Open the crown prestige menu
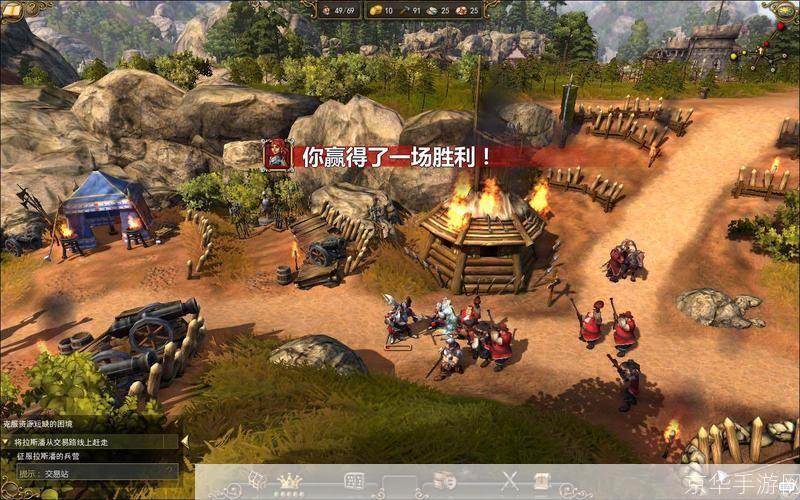This screenshot has width=800, height=500. click(x=291, y=481)
